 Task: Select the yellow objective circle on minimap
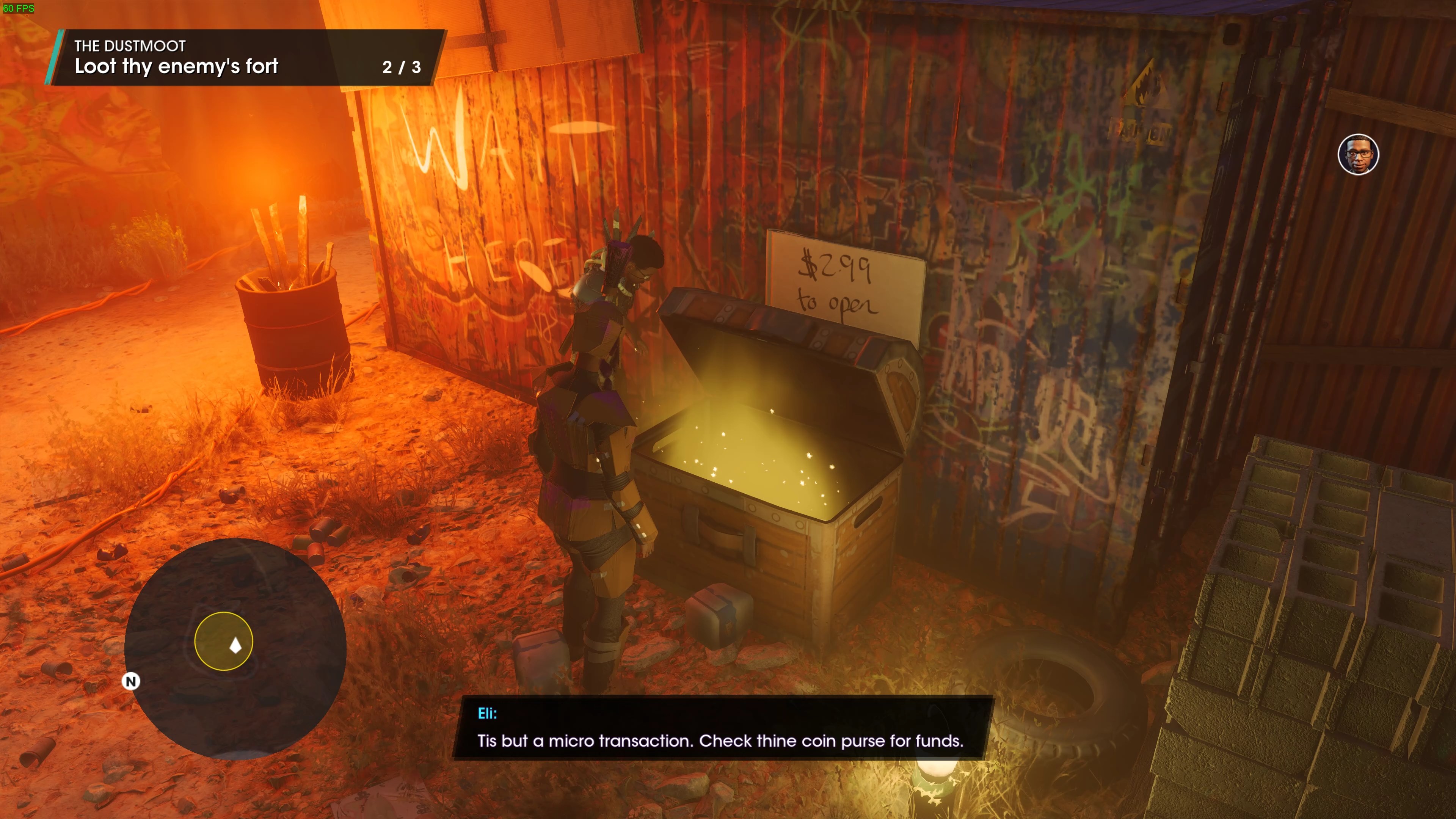click(x=223, y=641)
